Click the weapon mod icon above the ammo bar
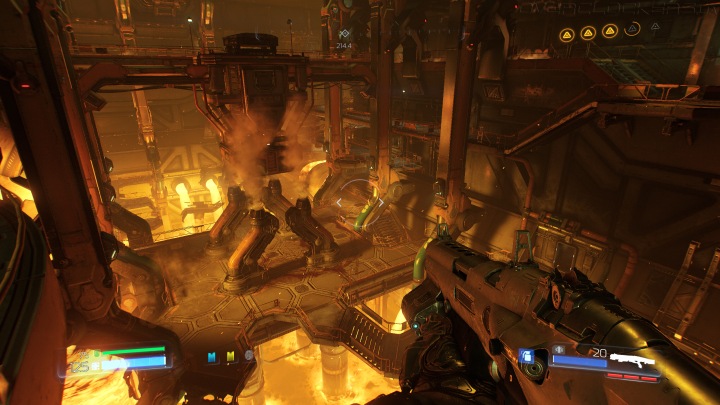Viewport: 720px width, 405px height. (558, 349)
